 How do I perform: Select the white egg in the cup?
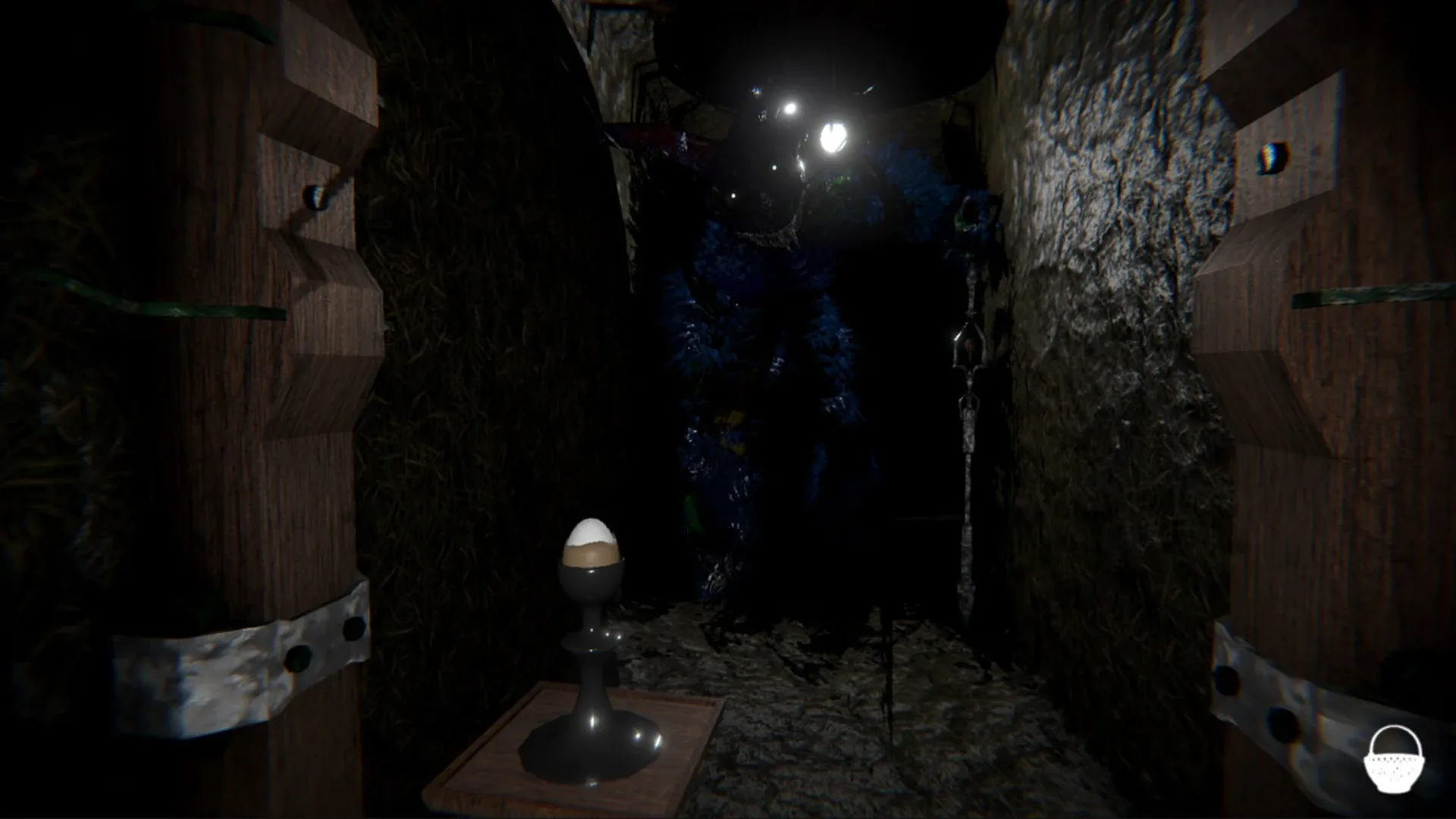coord(593,535)
